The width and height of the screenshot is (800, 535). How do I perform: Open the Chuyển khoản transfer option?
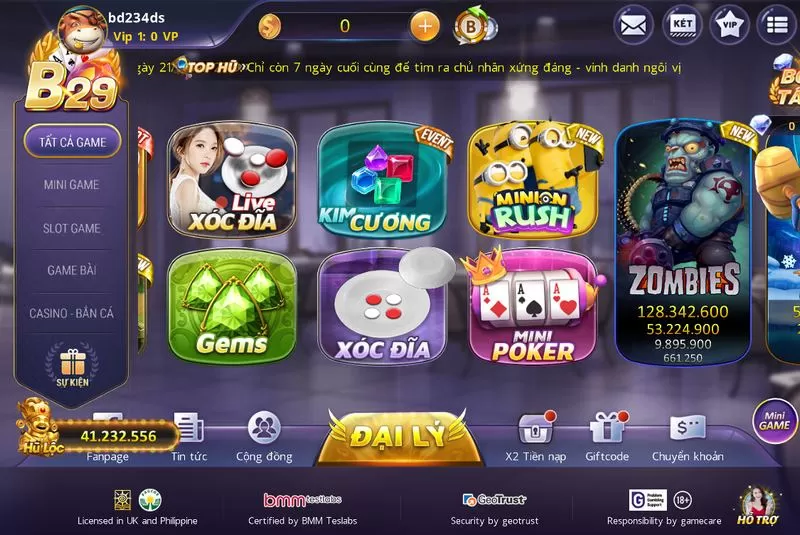coord(687,438)
